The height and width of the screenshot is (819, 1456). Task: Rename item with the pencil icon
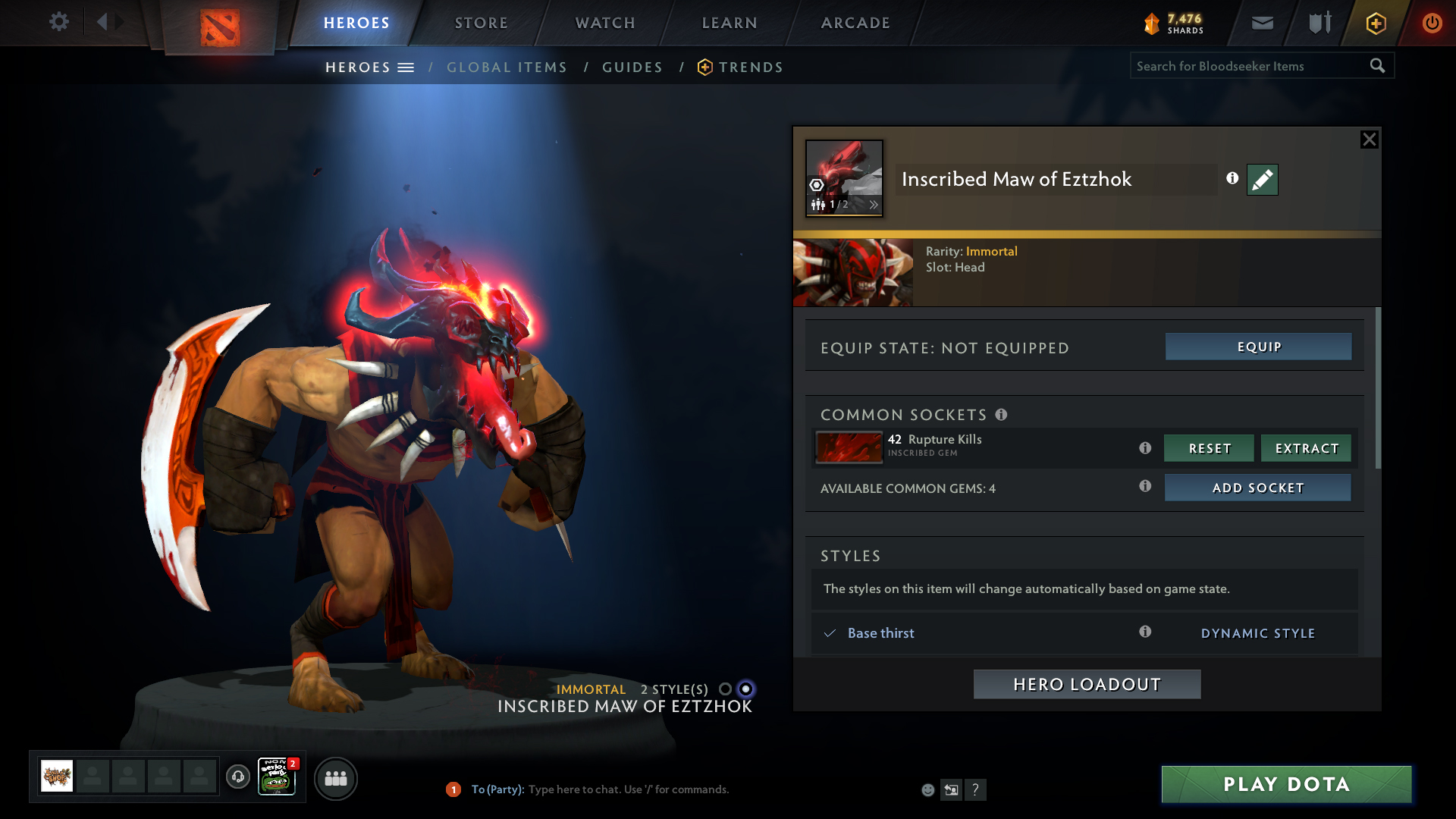[x=1262, y=180]
